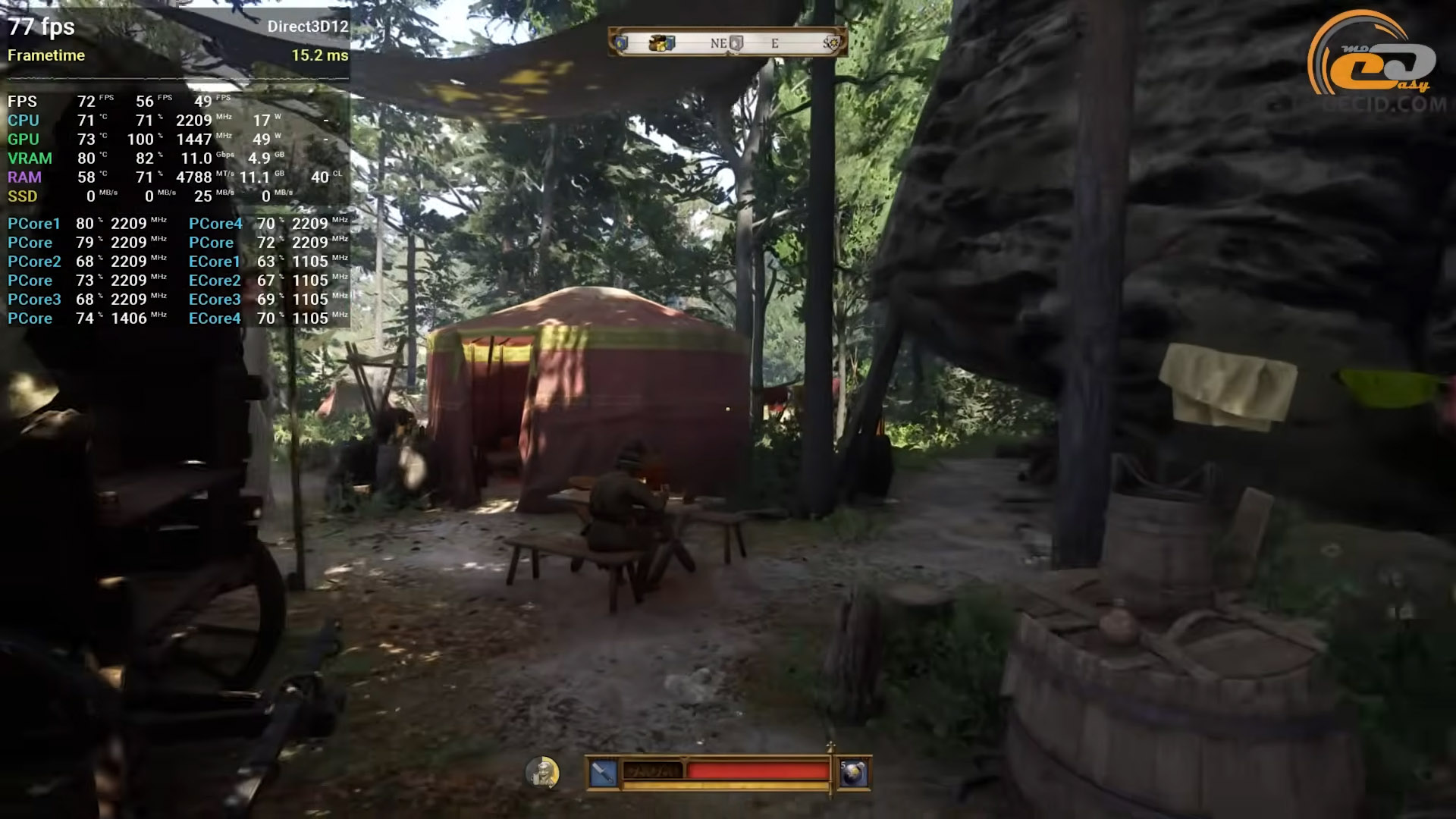Select the equipped sword weapon icon

604,773
